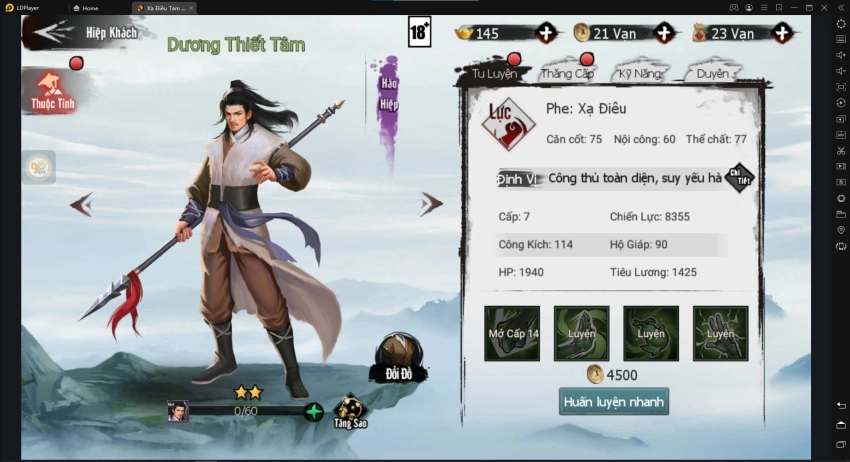850x462 pixels.
Task: Open Tăng Sao star upgrade
Action: tap(350, 410)
